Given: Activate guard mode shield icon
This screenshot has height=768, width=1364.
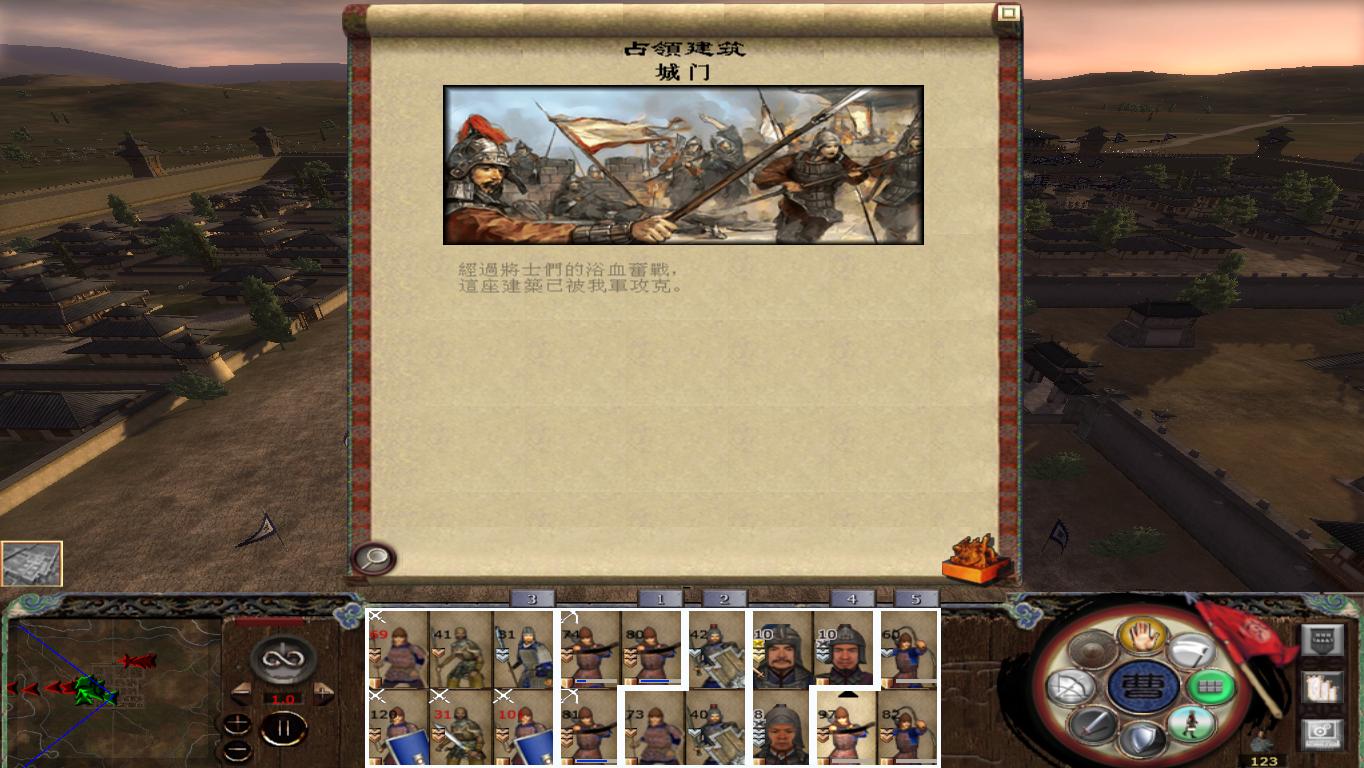Looking at the screenshot, I should pyautogui.click(x=1145, y=739).
